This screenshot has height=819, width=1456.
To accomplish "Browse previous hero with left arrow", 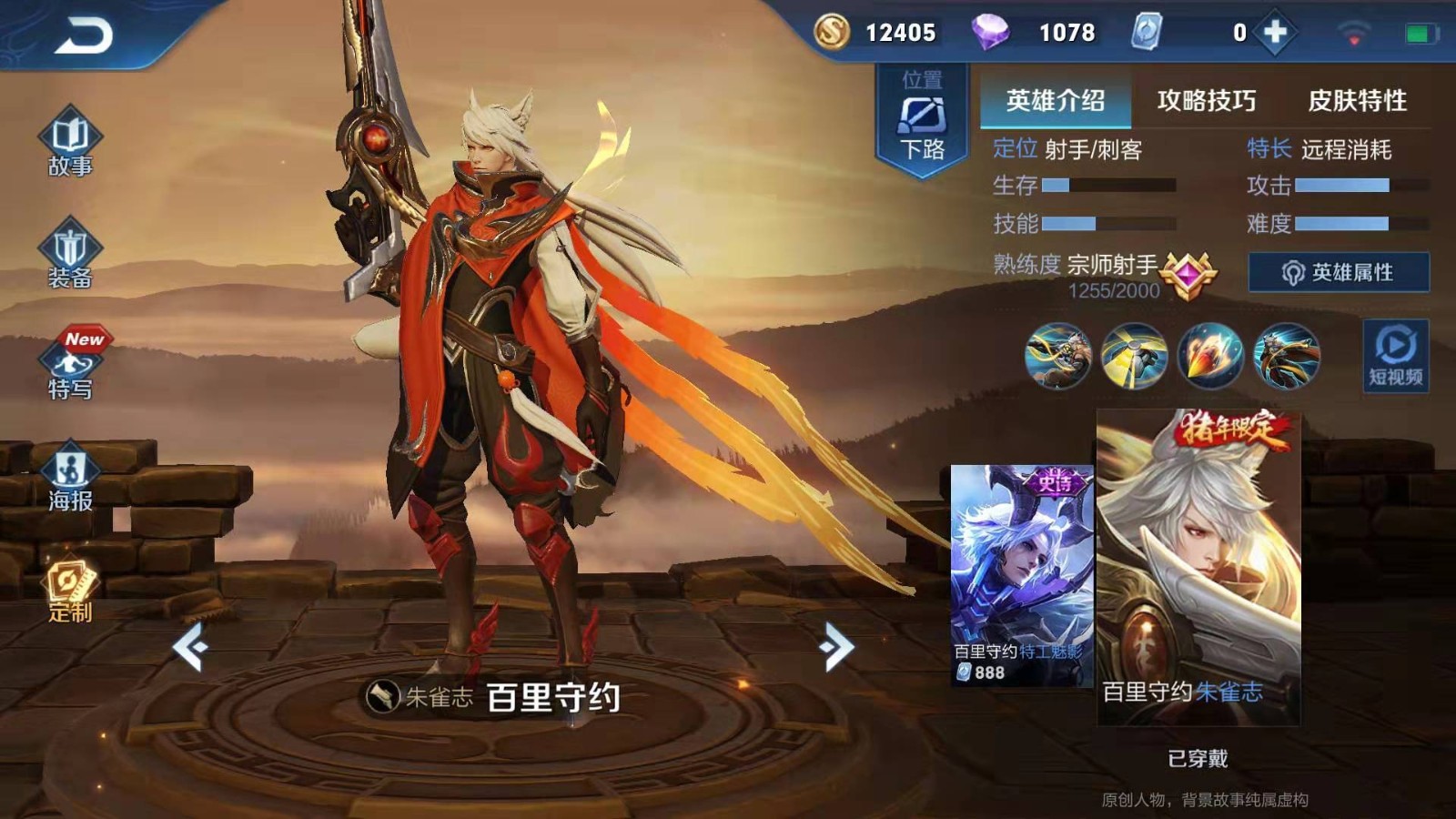I will 191,646.
